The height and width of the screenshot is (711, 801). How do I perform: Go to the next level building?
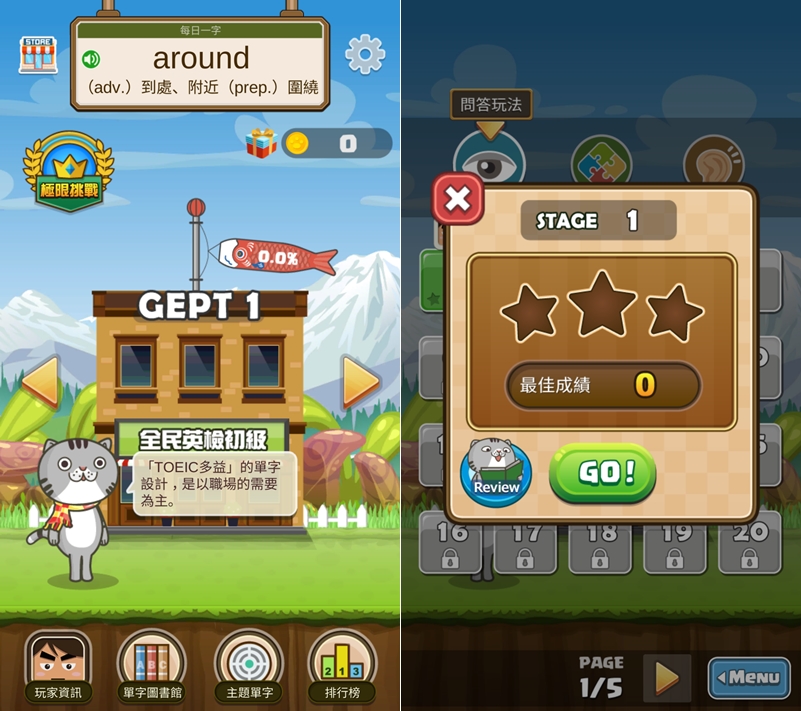(360, 381)
